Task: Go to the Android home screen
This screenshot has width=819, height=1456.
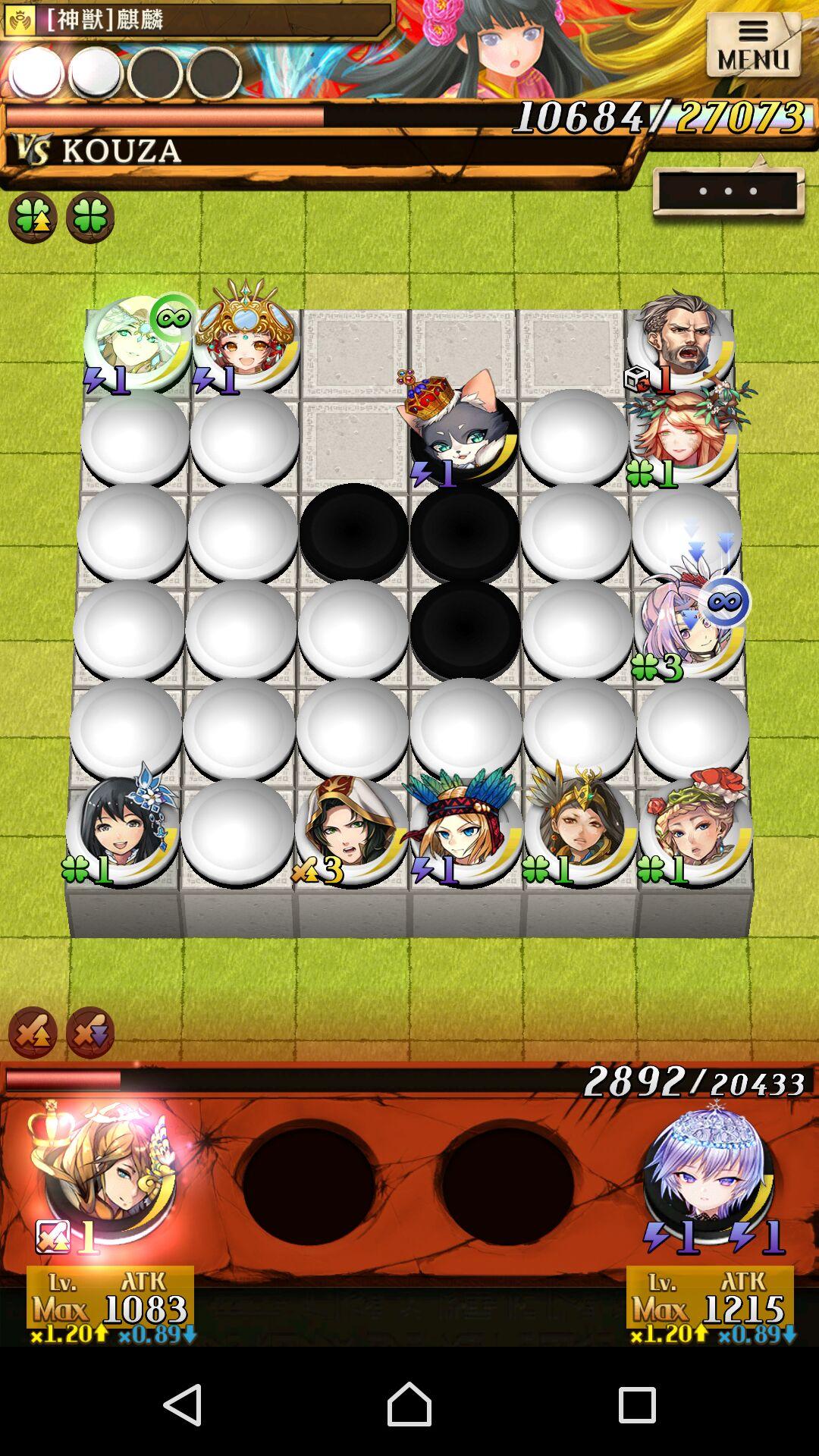Action: tap(409, 1404)
